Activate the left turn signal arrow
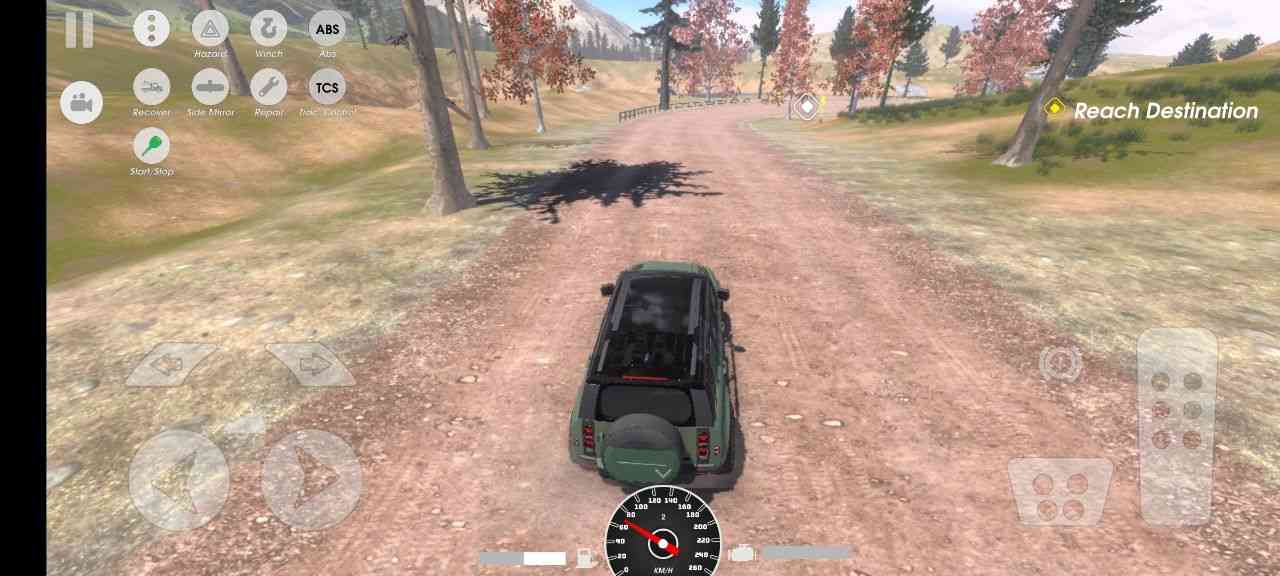Screen dimensions: 1280x576 [171, 365]
